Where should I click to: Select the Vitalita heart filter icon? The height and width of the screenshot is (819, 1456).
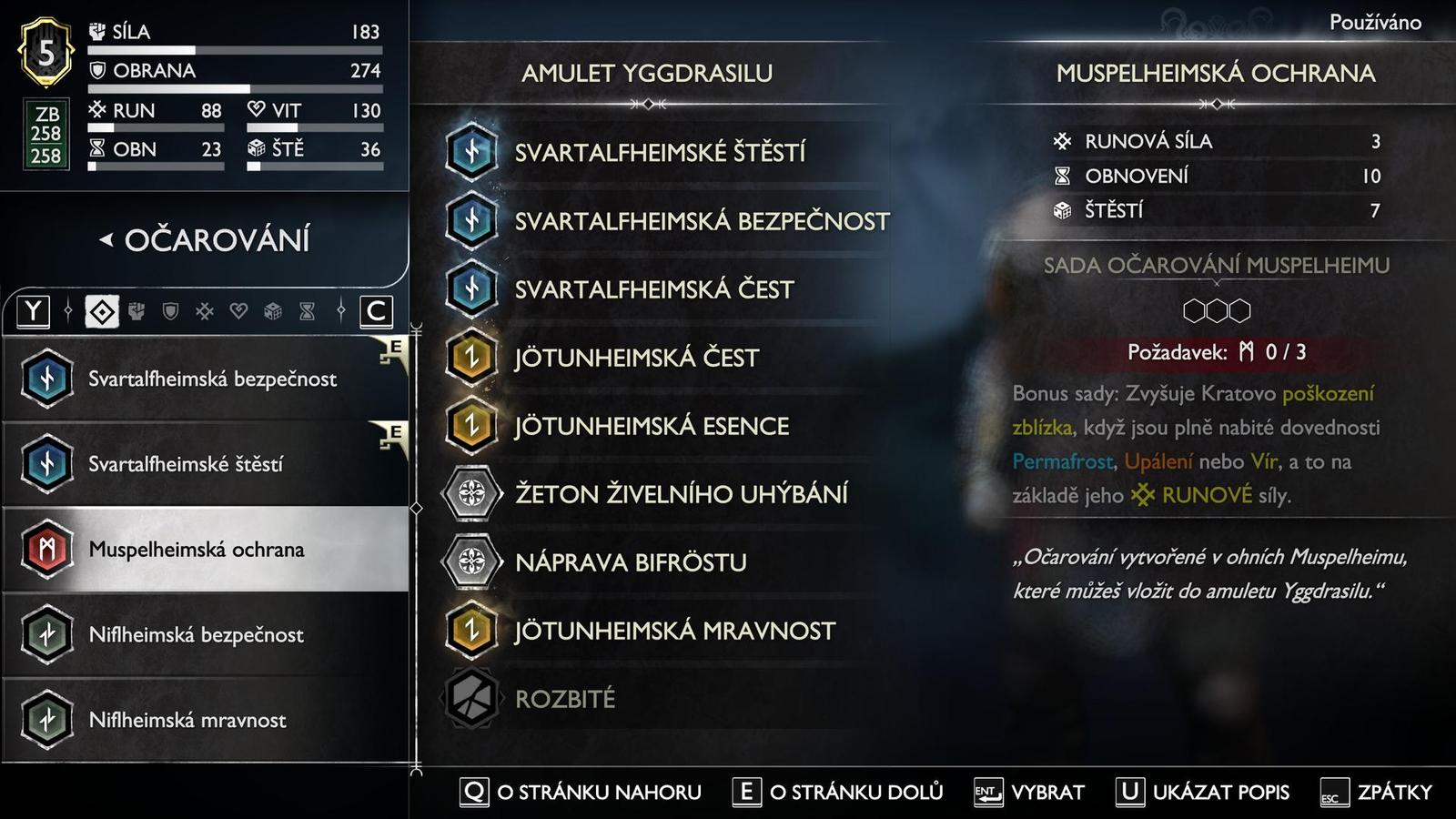[238, 312]
